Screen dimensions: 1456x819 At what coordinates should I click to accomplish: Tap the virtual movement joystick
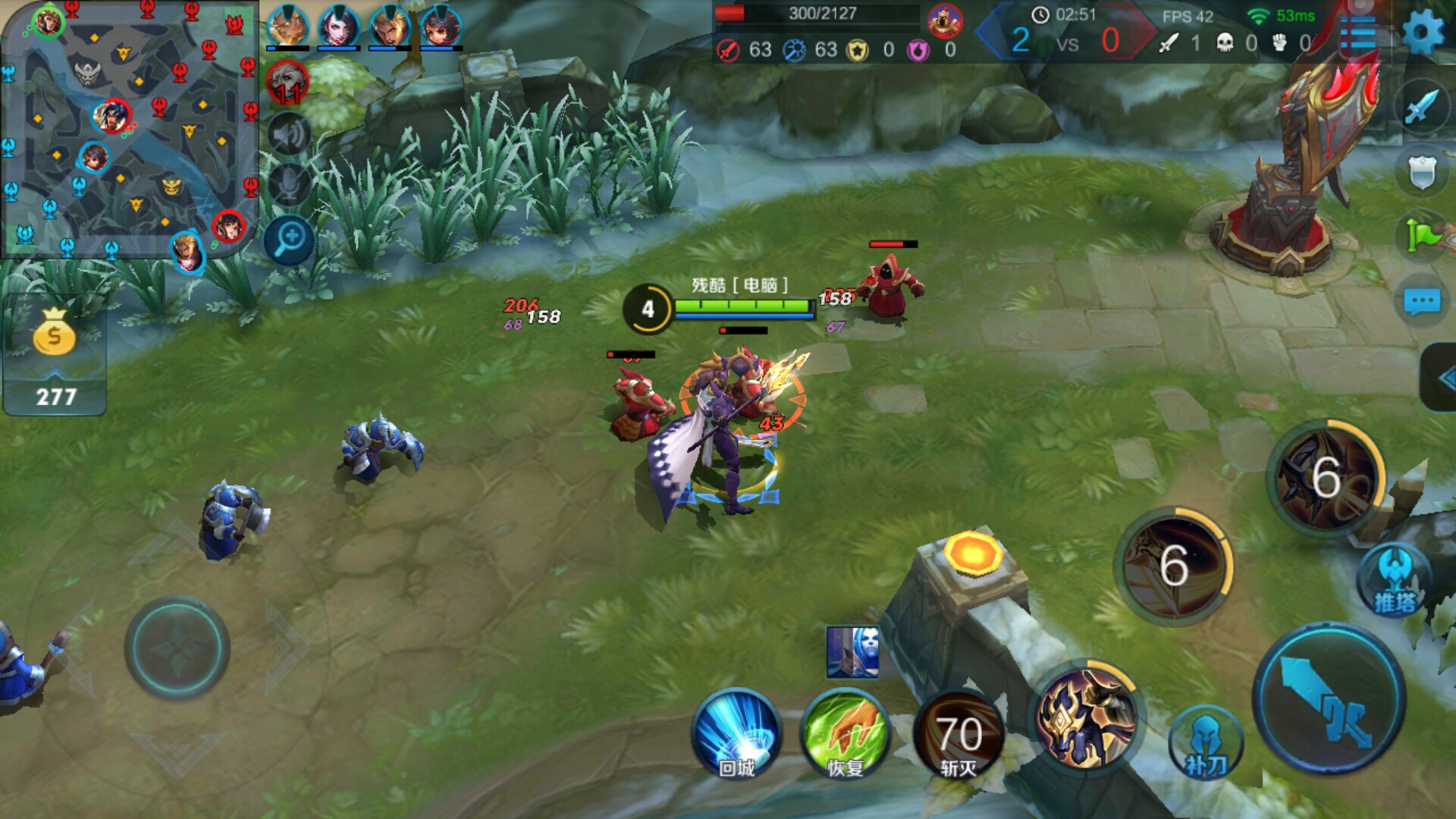coord(177,648)
